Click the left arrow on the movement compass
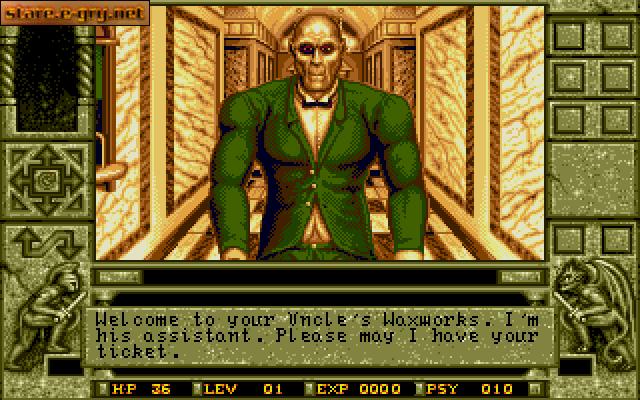Screen dimensions: 640x400 21,181
